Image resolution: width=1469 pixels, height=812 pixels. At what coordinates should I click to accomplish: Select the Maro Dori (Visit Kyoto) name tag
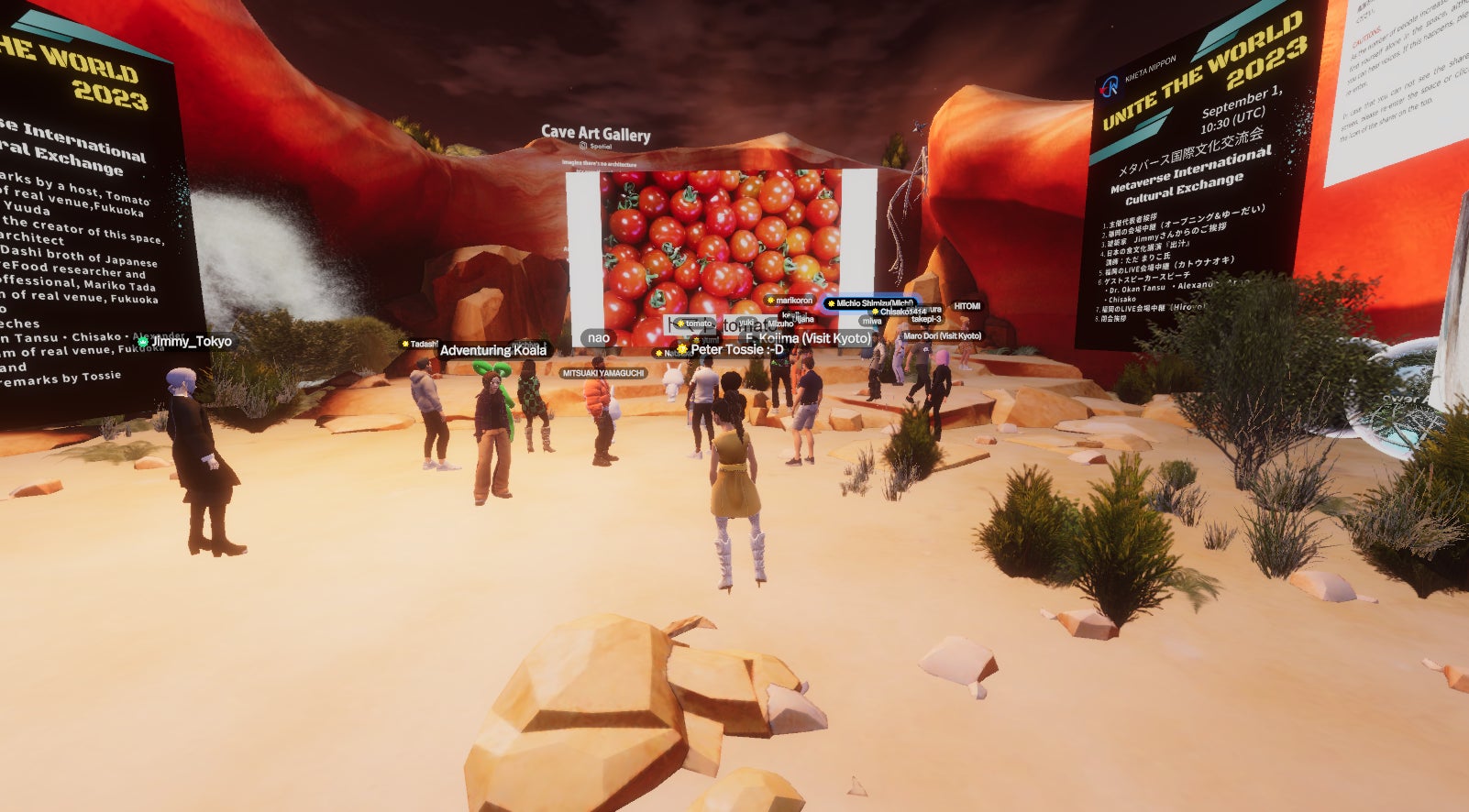click(942, 336)
